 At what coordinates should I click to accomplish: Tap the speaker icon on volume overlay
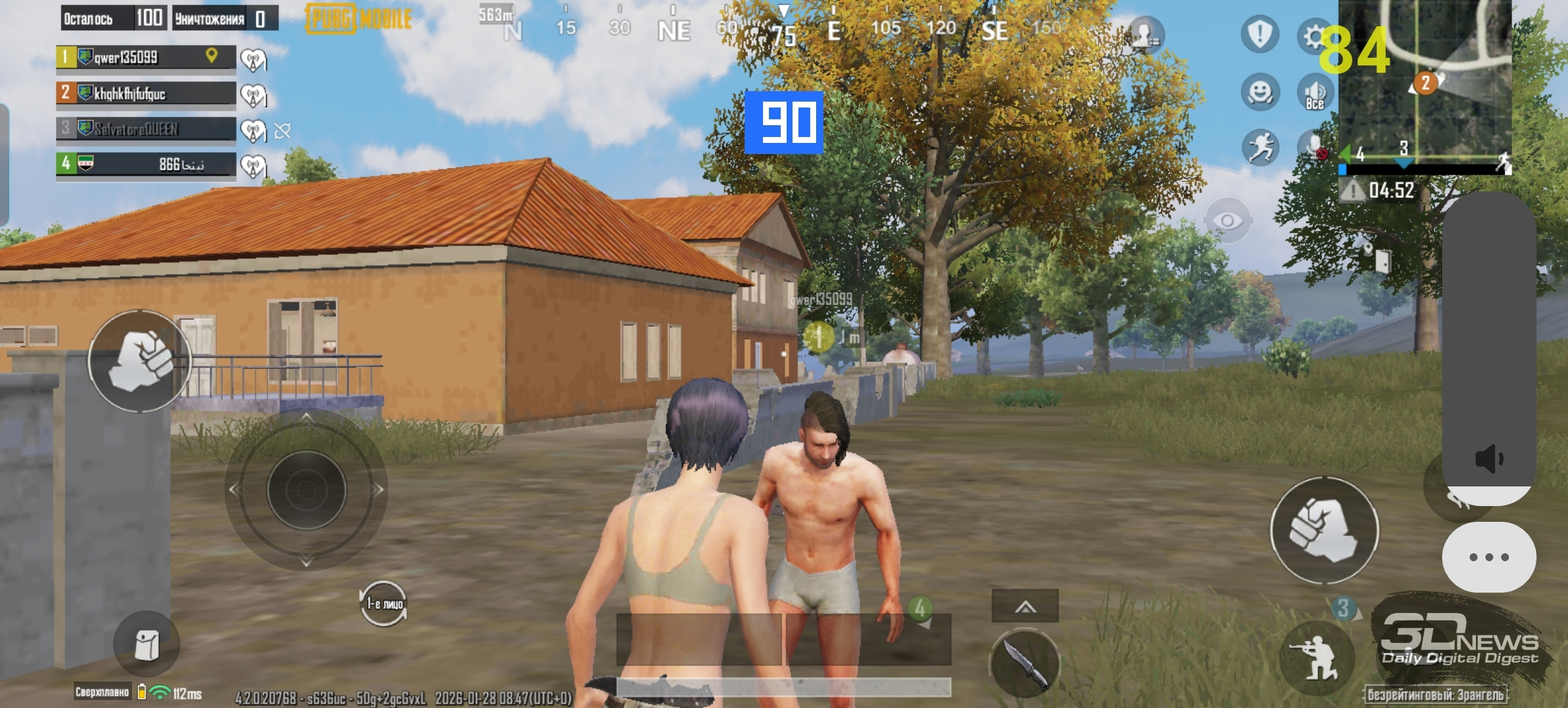[1488, 458]
